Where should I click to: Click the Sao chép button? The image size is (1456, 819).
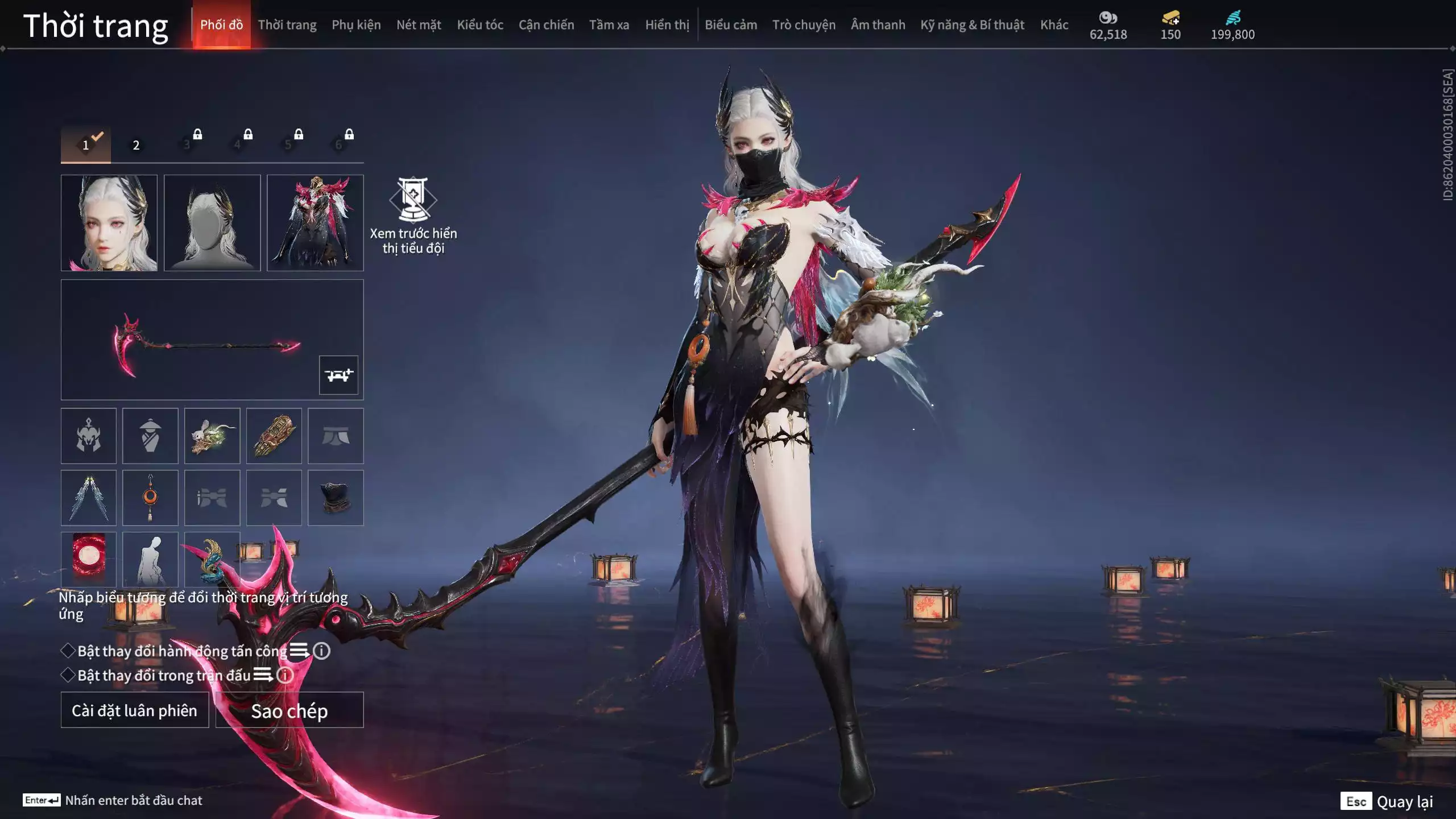pos(289,710)
